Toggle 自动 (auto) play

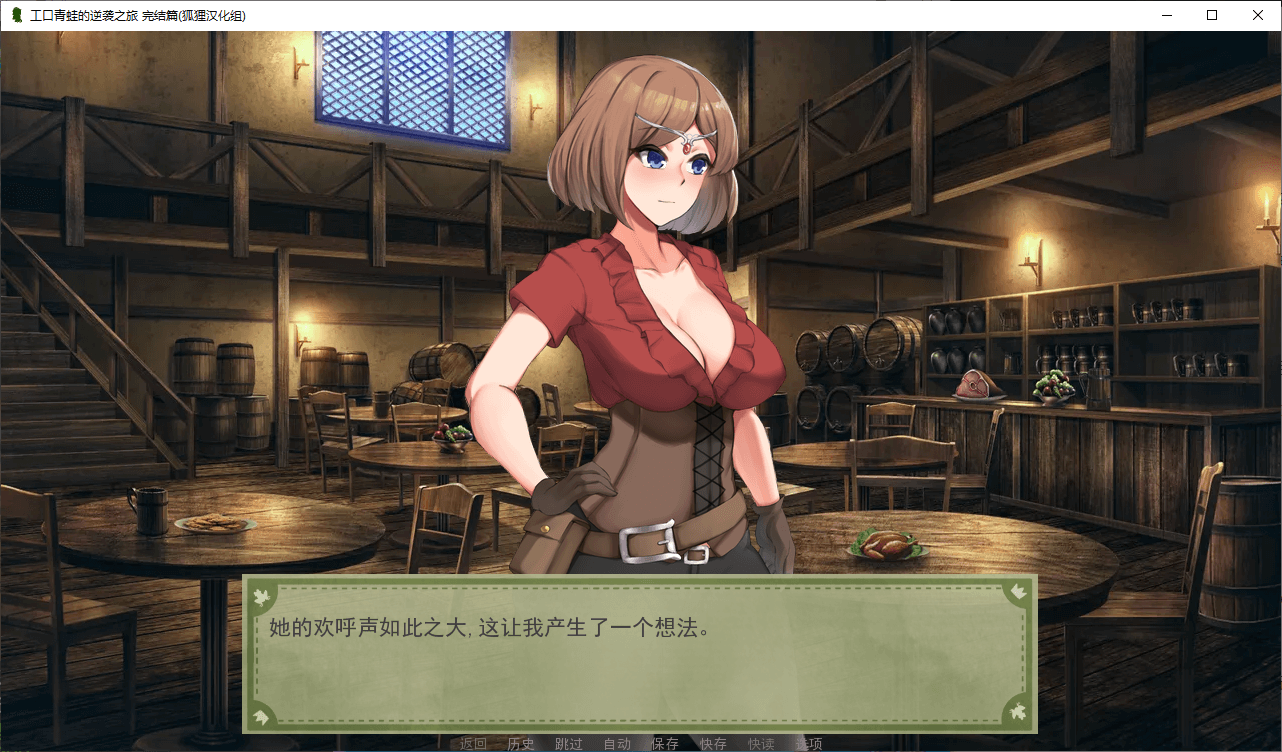pyautogui.click(x=617, y=743)
